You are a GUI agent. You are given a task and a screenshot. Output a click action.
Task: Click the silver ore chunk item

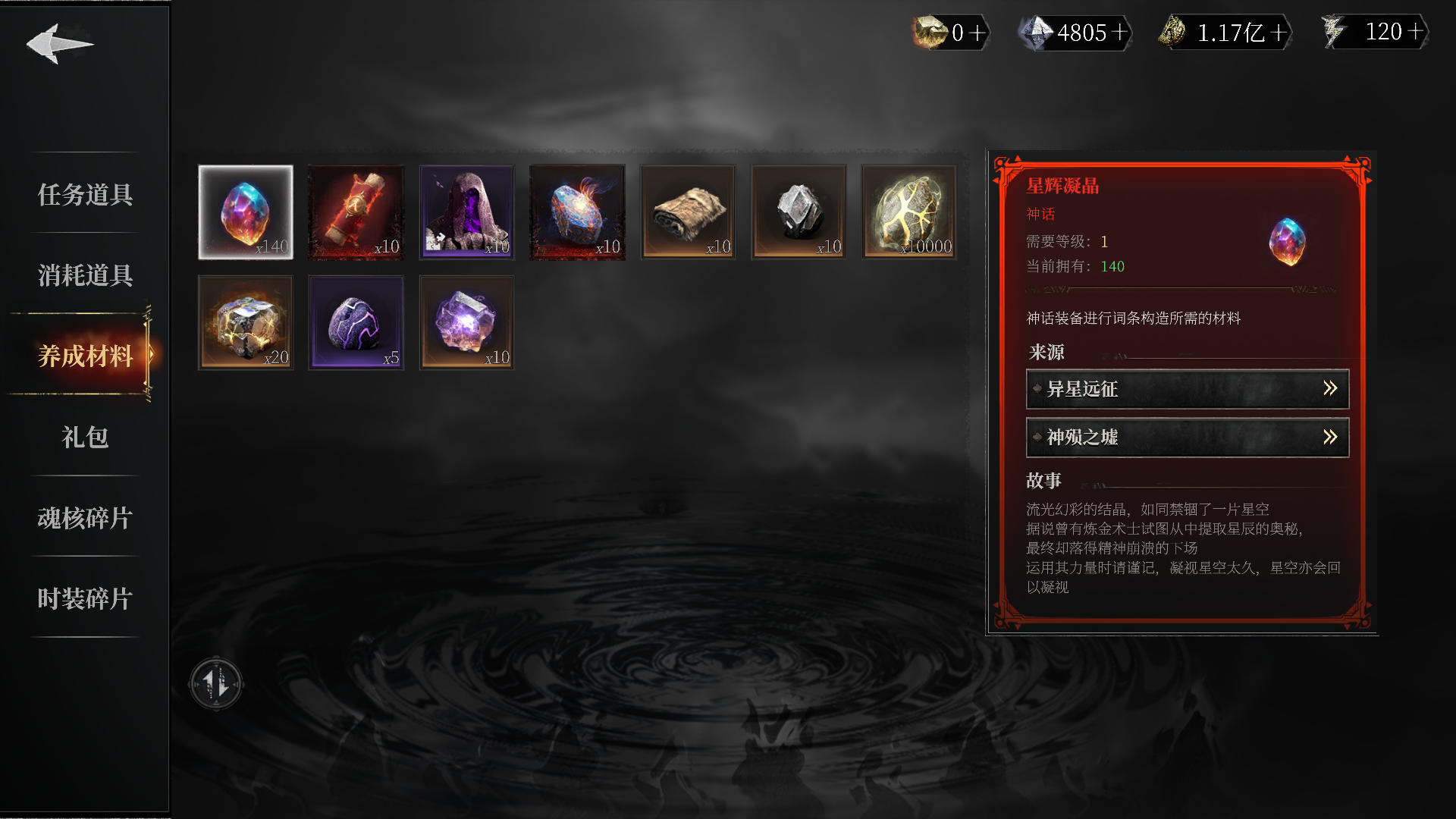click(x=799, y=212)
